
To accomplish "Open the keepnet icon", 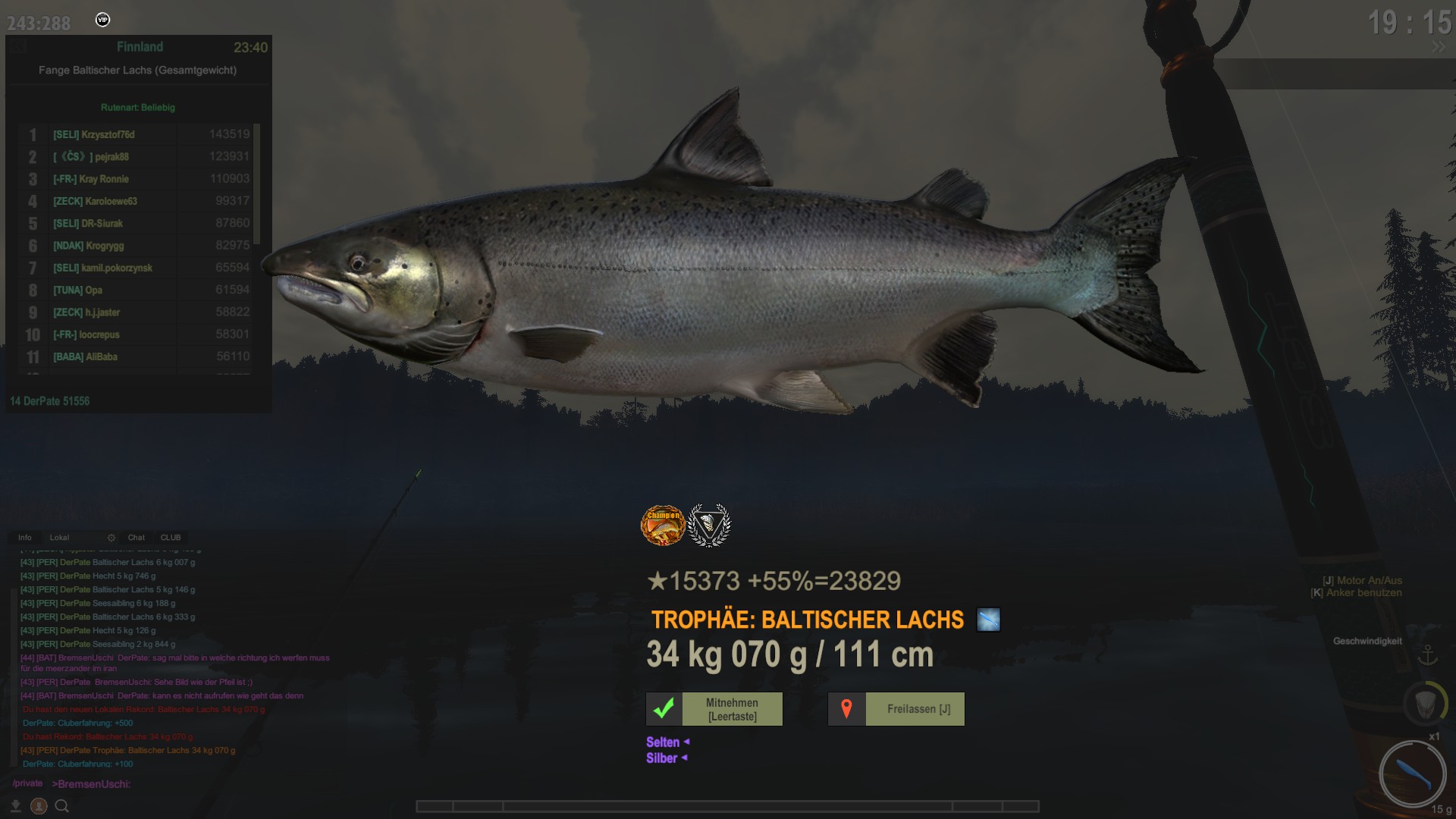I will (x=1424, y=703).
